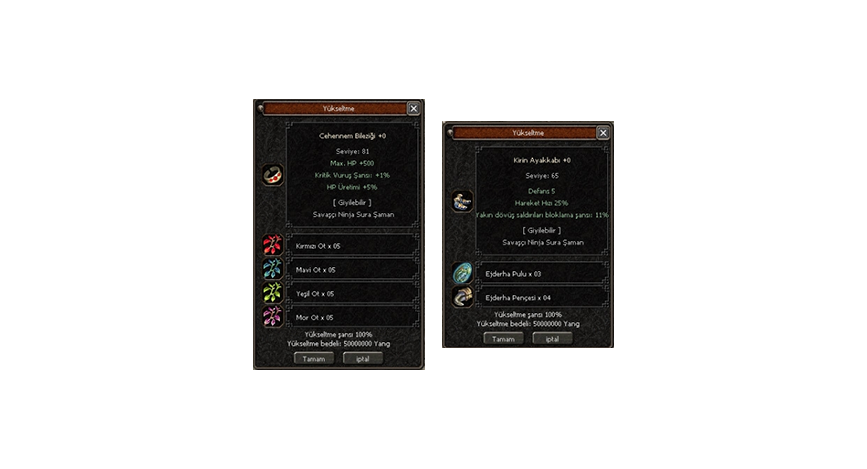
Task: Select the Cehennem Bileziği bracelet icon
Action: point(272,176)
